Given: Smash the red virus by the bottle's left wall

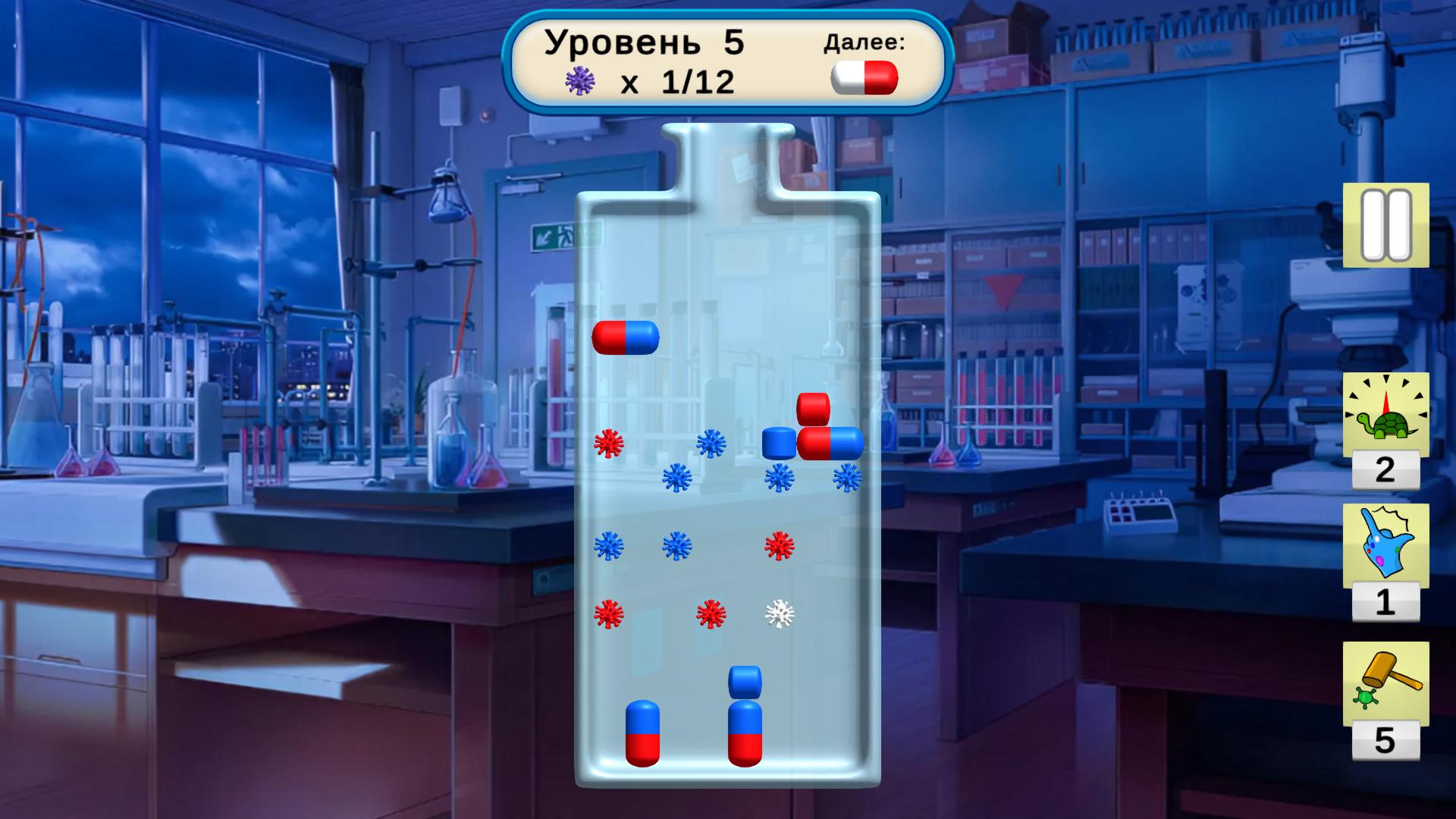Looking at the screenshot, I should click(x=607, y=444).
